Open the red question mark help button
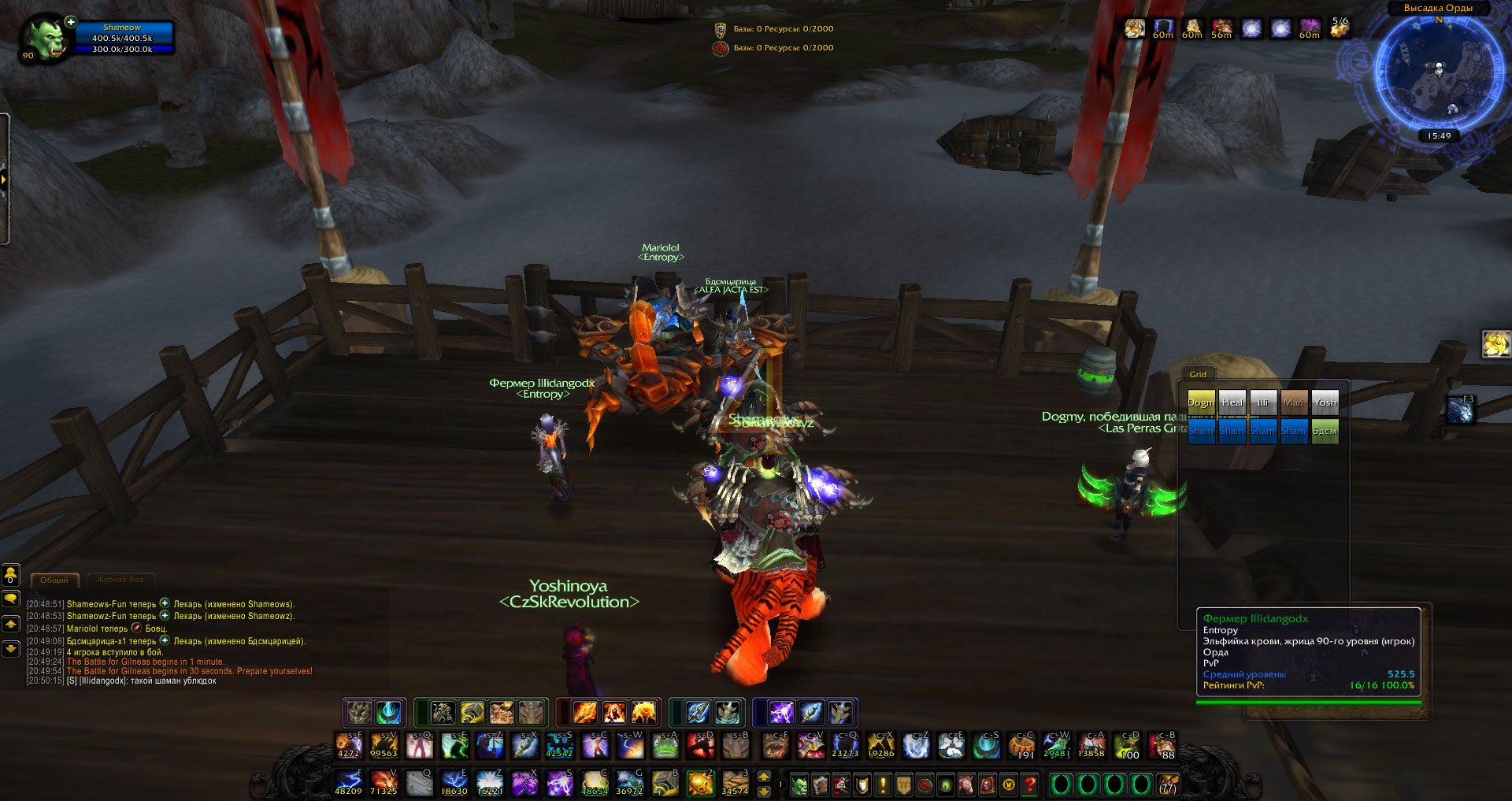 1029,784
